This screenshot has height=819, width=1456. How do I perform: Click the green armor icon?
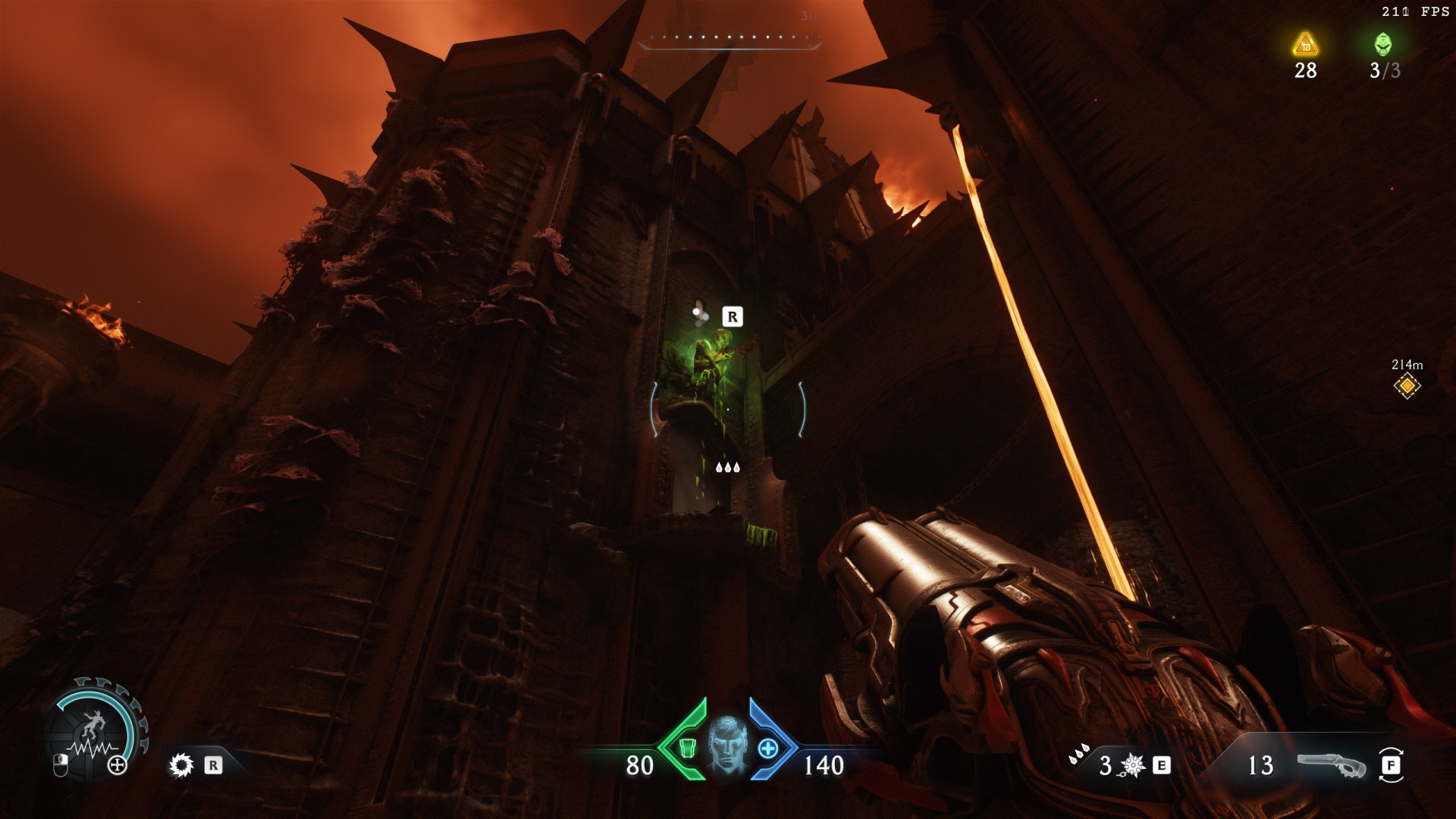pos(688,748)
